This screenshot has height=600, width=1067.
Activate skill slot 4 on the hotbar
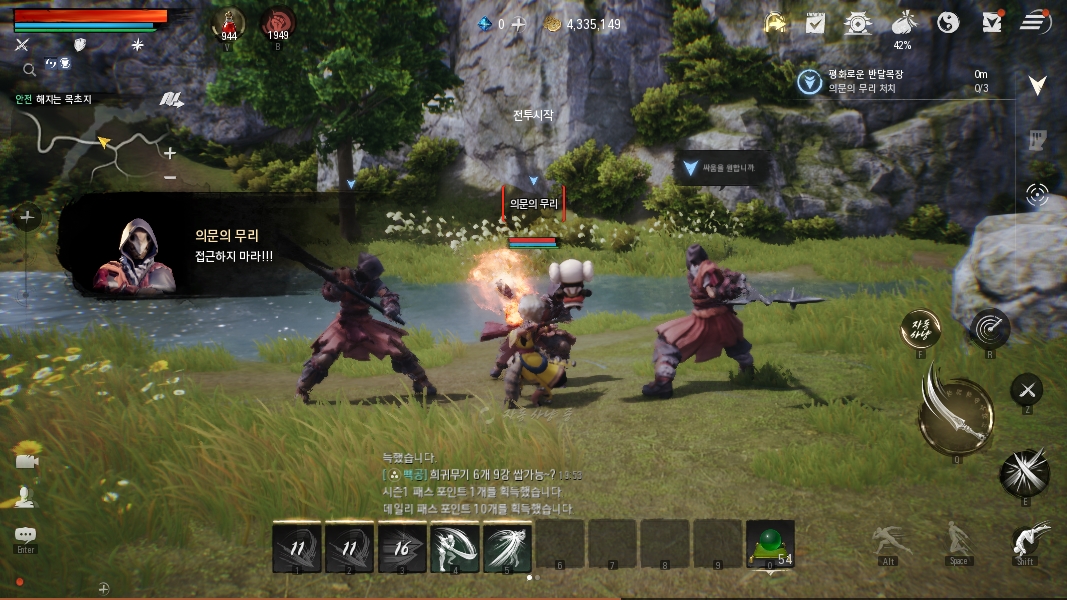coord(453,546)
